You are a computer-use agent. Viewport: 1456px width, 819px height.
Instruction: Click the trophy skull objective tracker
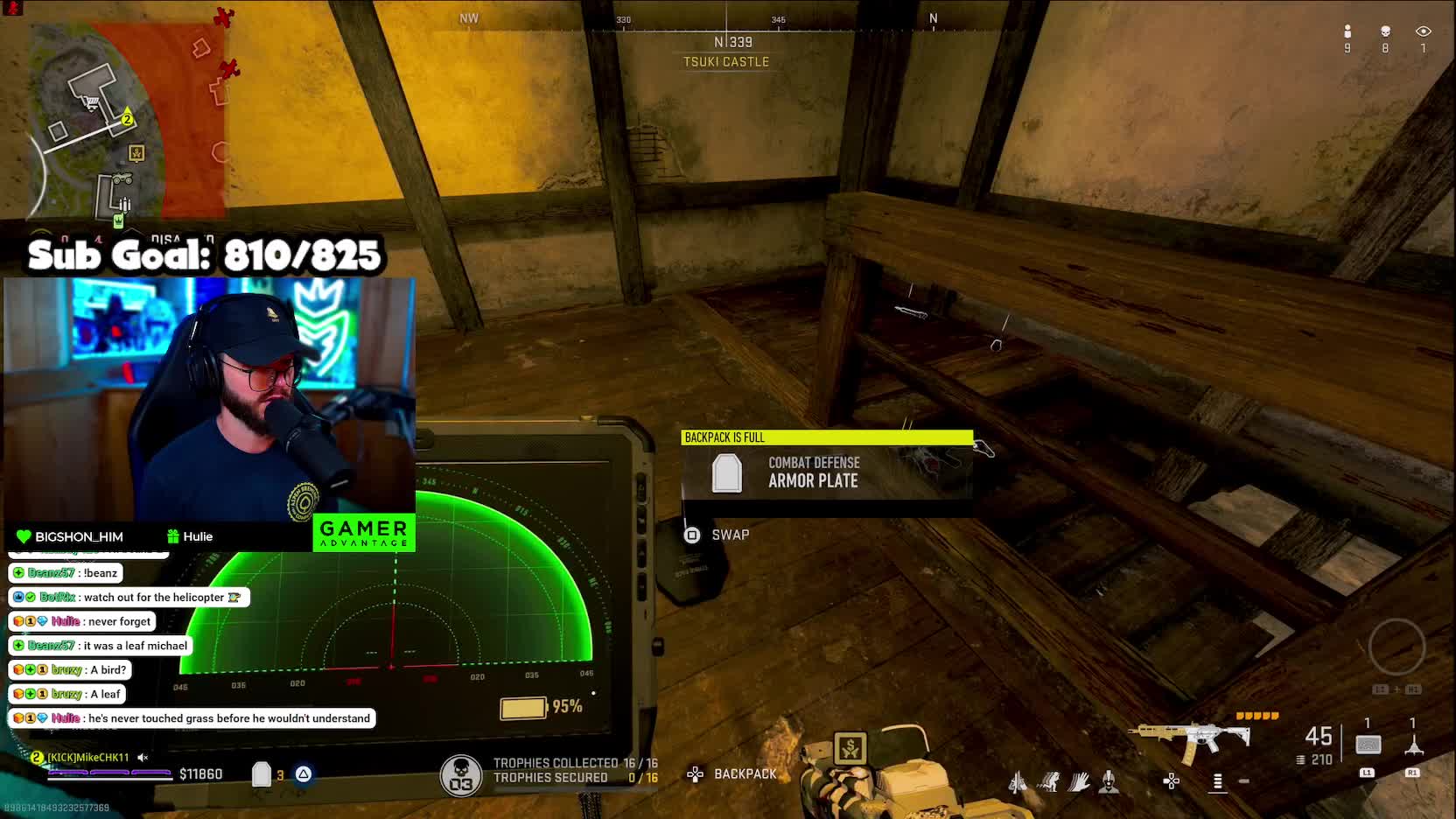click(x=461, y=773)
